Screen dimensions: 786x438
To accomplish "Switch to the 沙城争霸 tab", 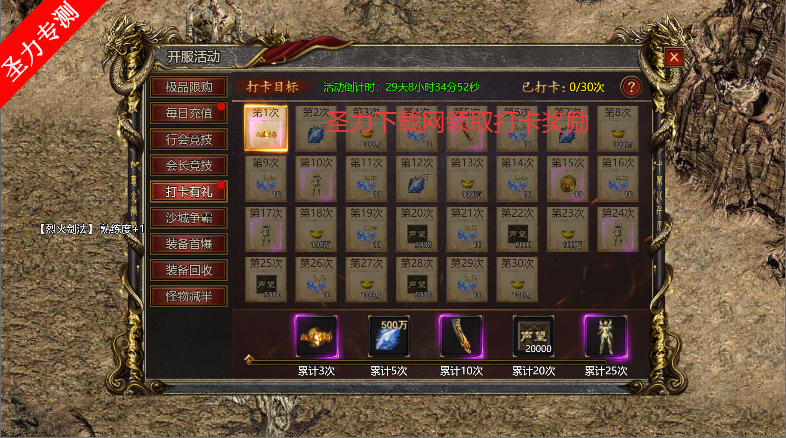I will tap(188, 217).
